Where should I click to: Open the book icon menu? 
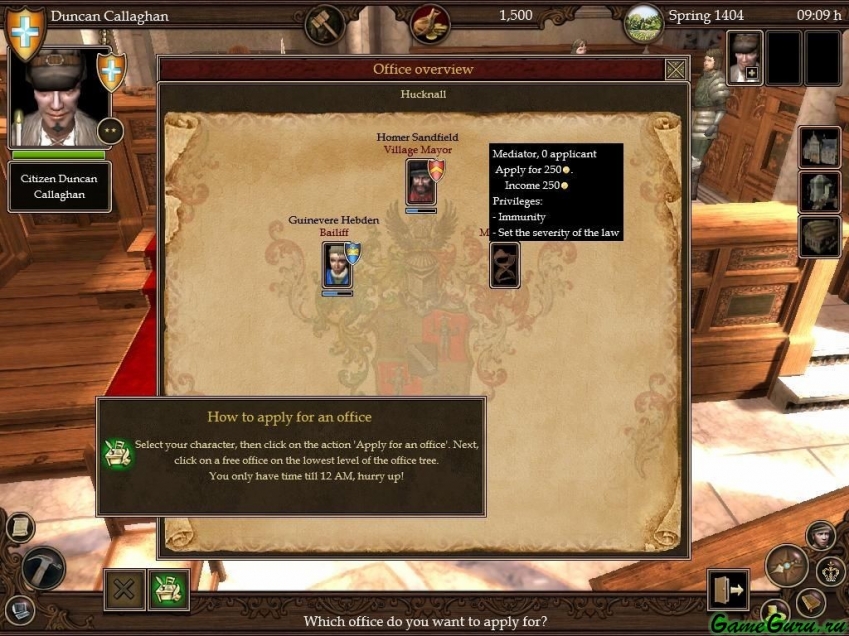click(810, 602)
